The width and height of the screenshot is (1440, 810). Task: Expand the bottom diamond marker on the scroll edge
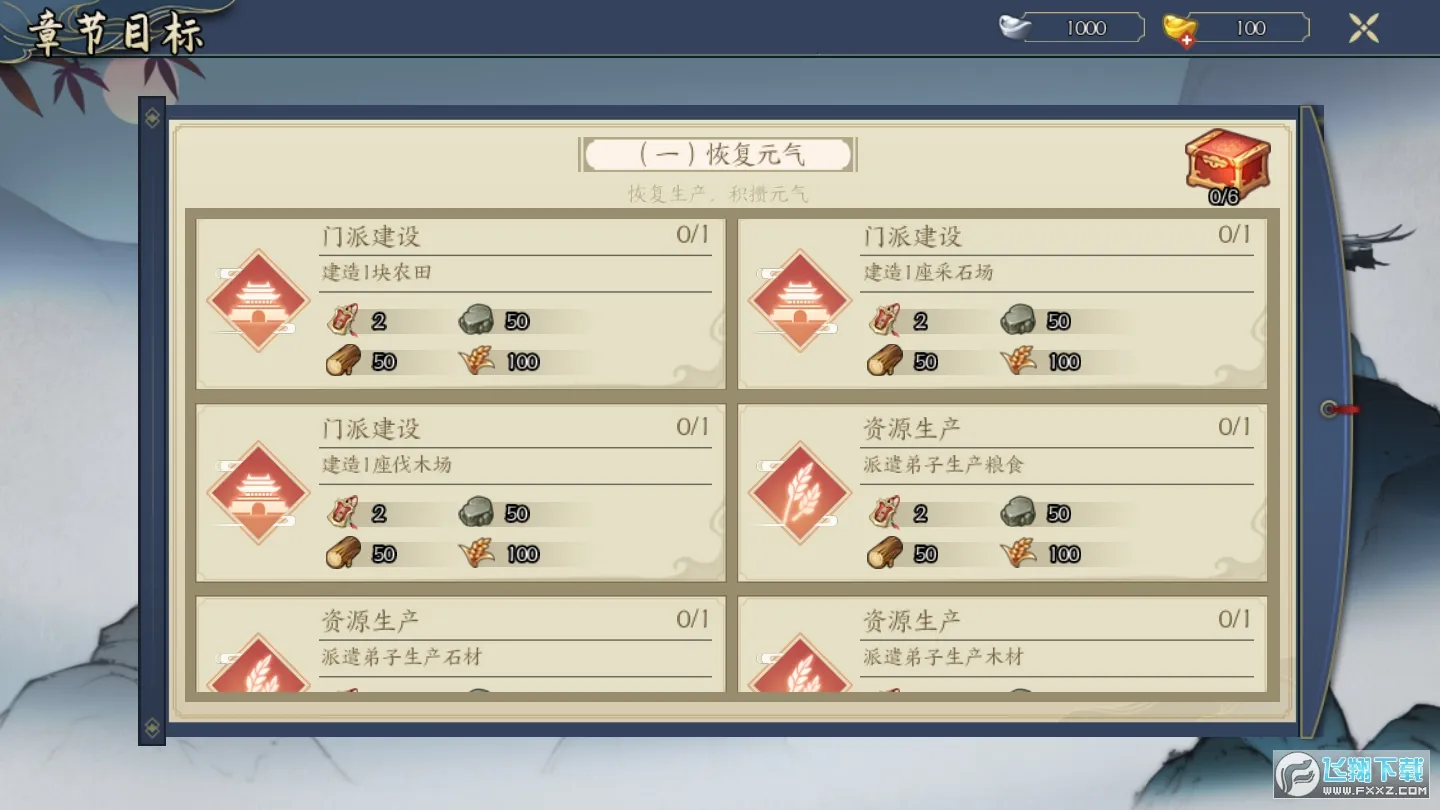pyautogui.click(x=151, y=730)
